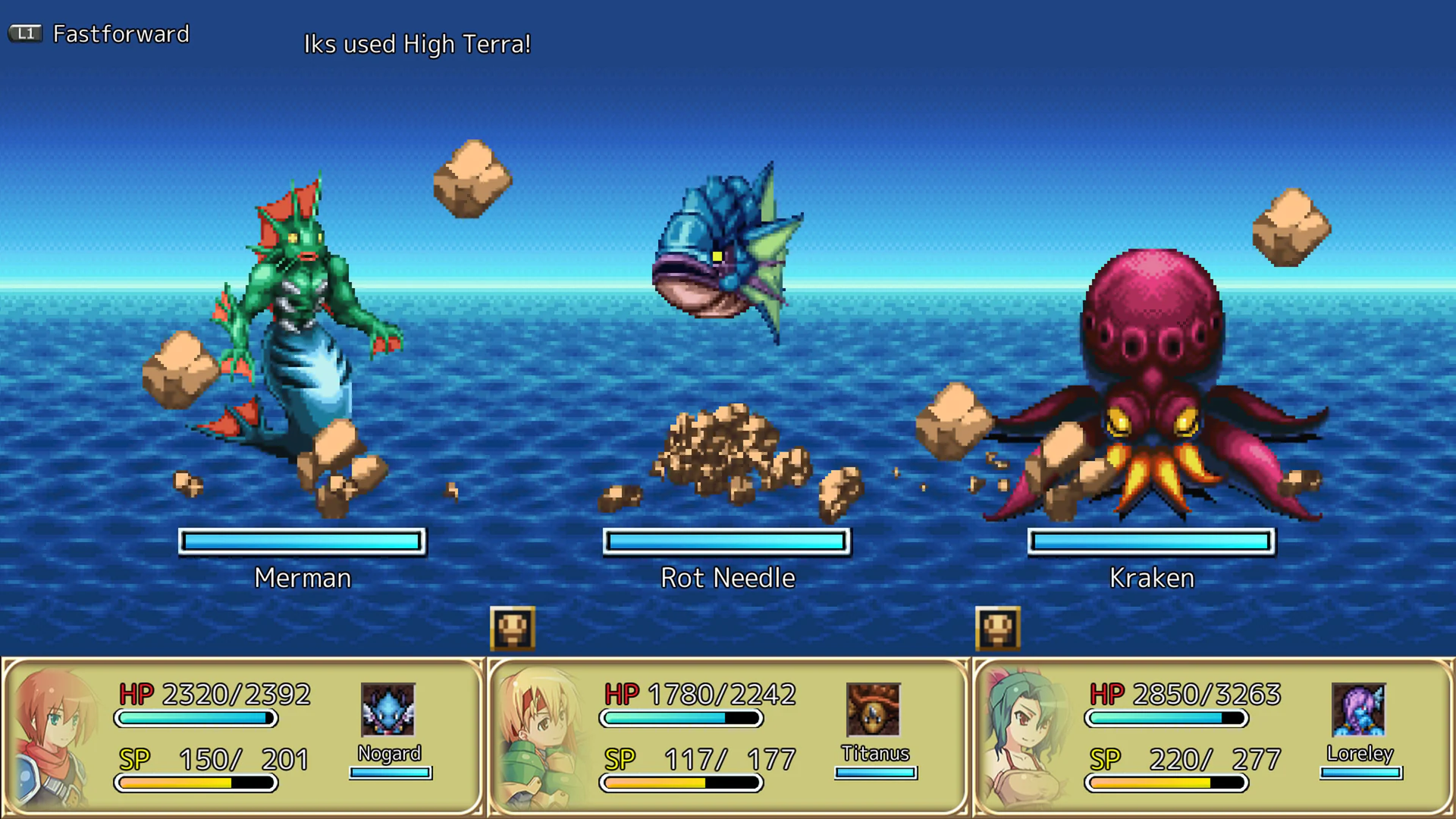The width and height of the screenshot is (1456, 819).
Task: Click the state icon above Loreley's panel
Action: (999, 628)
